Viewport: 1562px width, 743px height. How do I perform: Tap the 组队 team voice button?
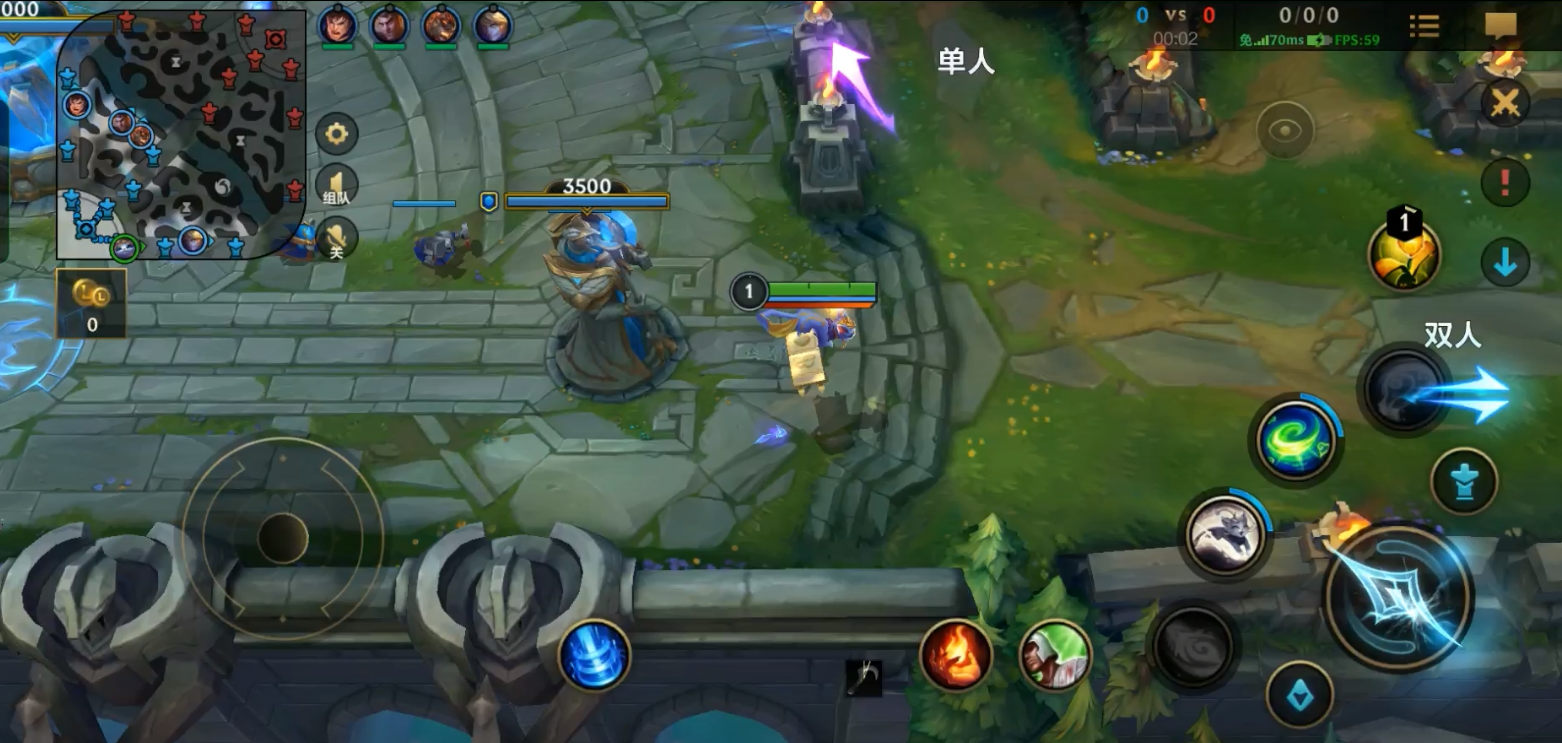coord(337,186)
